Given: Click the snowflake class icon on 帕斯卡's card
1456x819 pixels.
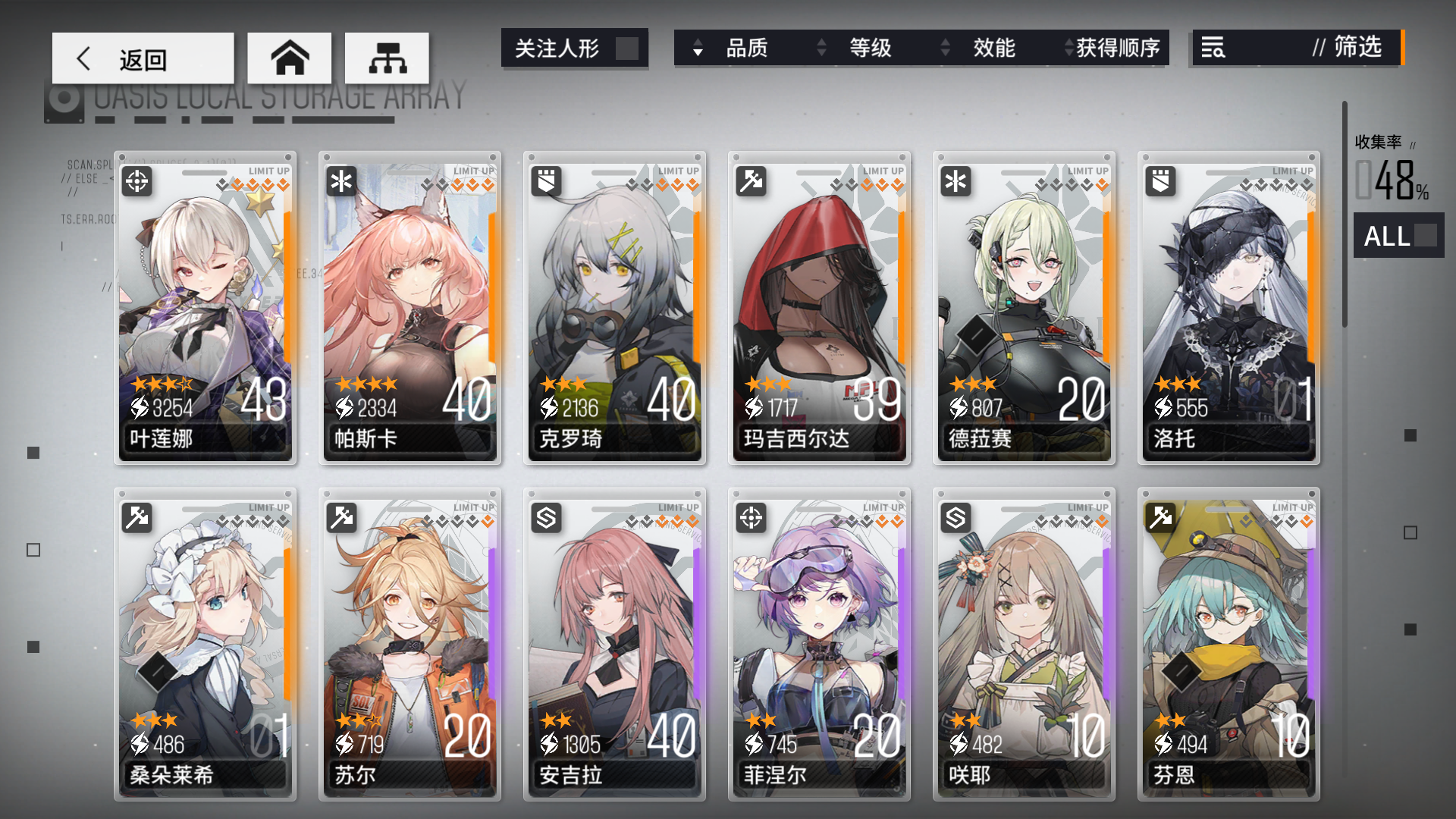Looking at the screenshot, I should 340,182.
